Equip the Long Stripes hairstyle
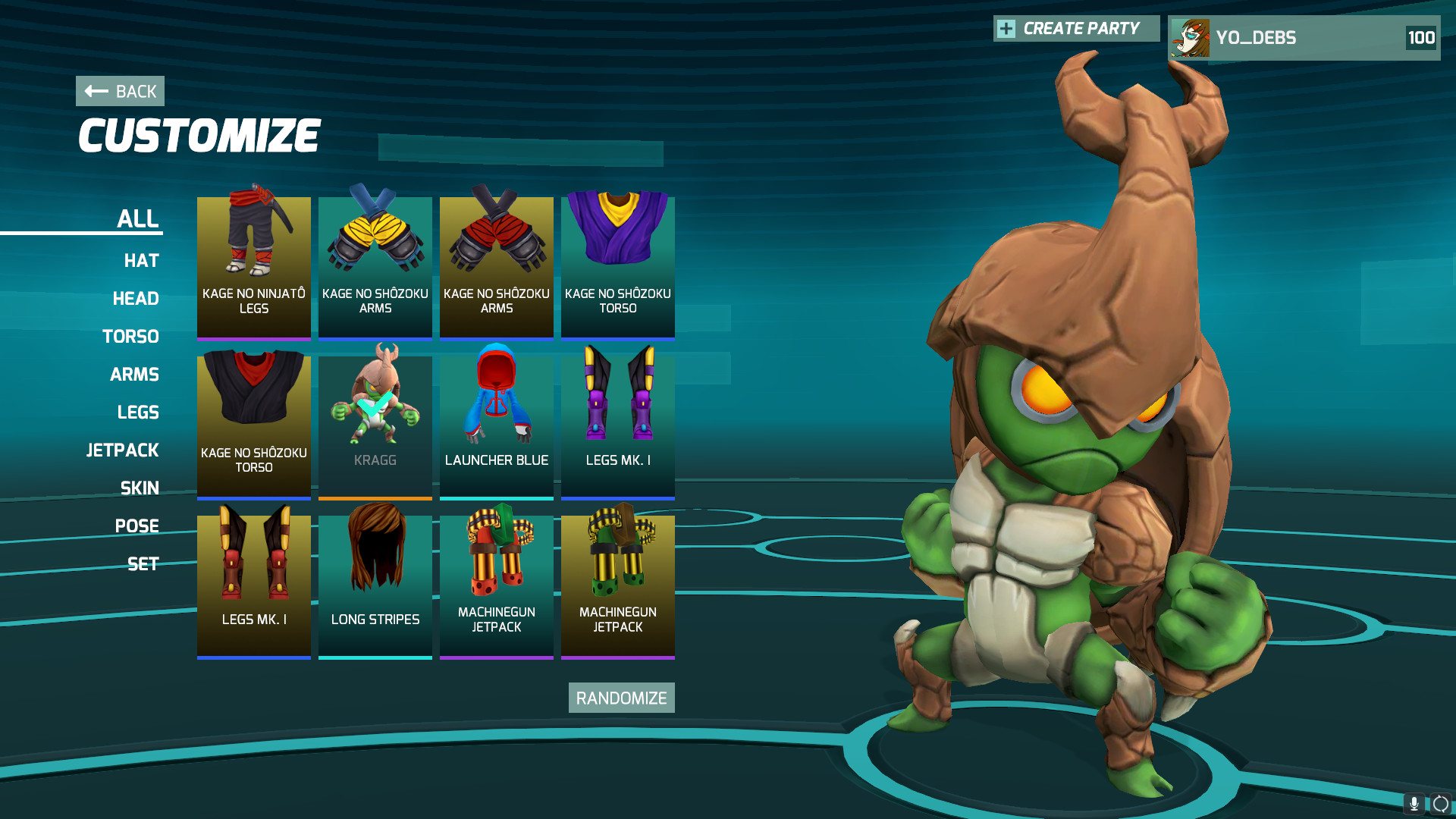Viewport: 1456px width, 819px height. pyautogui.click(x=375, y=584)
